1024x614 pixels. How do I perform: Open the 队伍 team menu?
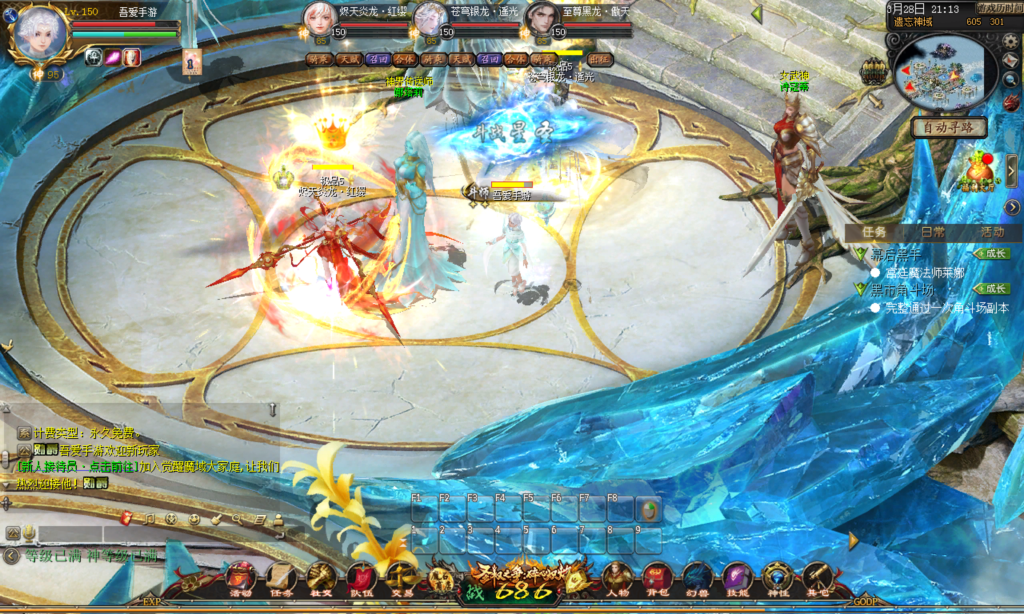click(x=361, y=579)
